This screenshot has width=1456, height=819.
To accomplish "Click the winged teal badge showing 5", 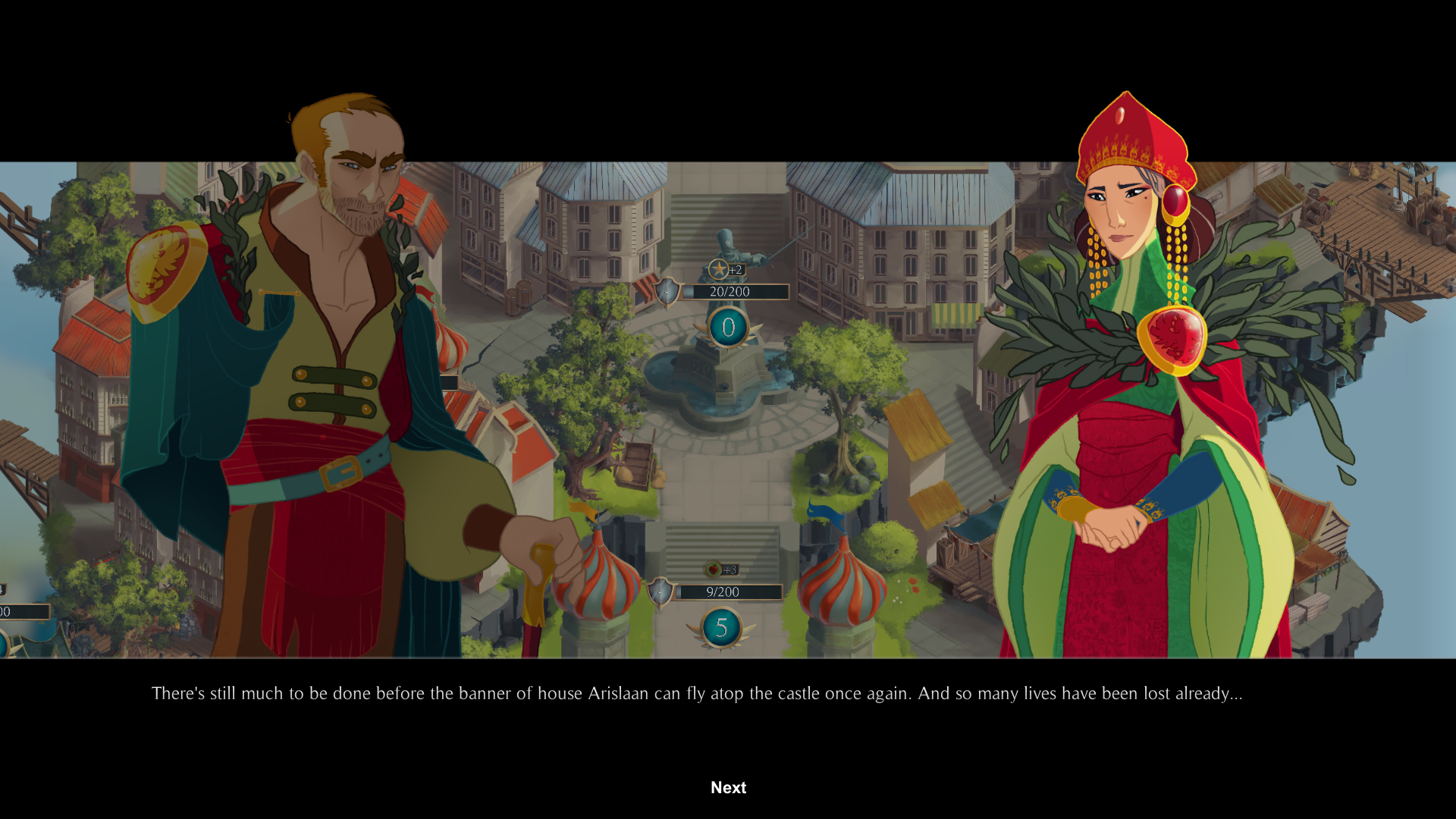I will click(x=721, y=627).
